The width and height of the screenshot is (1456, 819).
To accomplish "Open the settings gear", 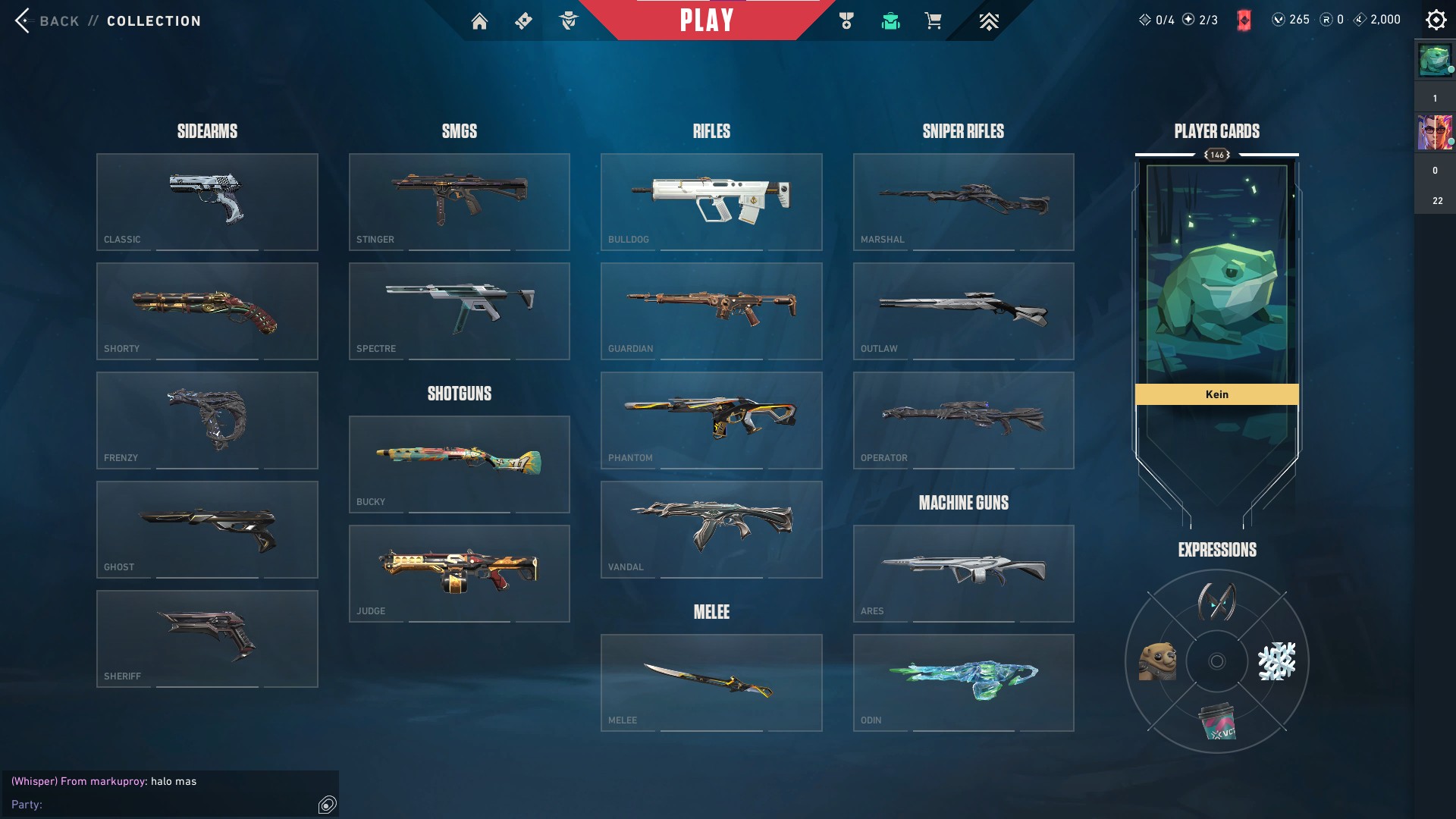I will (x=1436, y=20).
